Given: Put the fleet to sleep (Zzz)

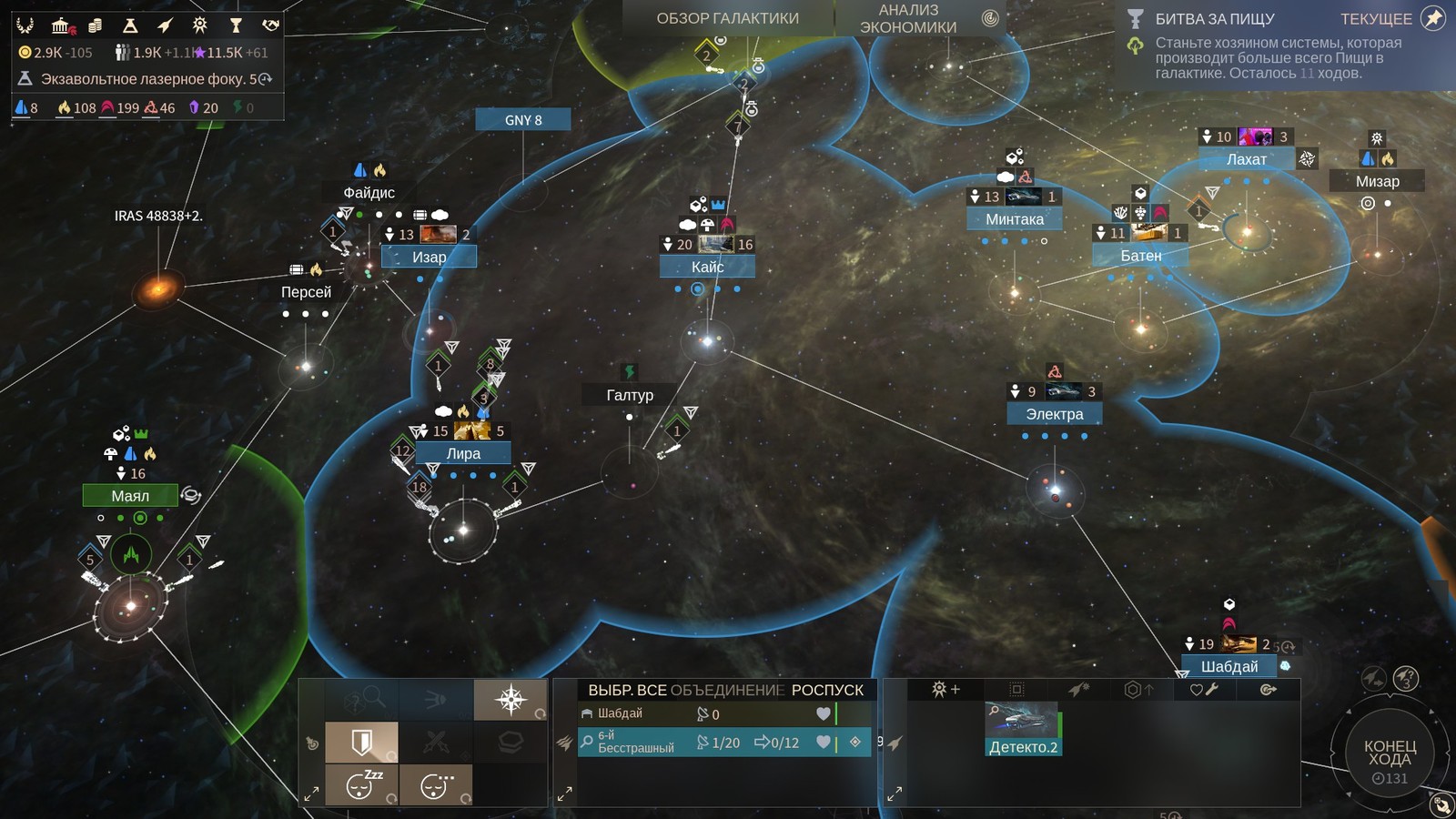Looking at the screenshot, I should 362,784.
